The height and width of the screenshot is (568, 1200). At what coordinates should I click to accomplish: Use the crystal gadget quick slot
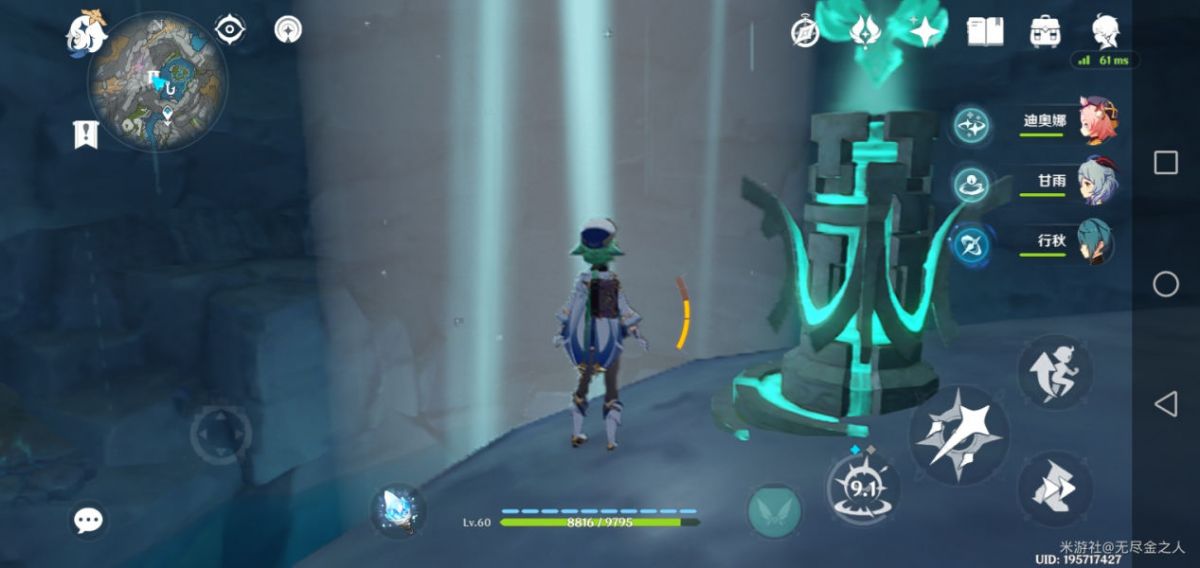[398, 510]
